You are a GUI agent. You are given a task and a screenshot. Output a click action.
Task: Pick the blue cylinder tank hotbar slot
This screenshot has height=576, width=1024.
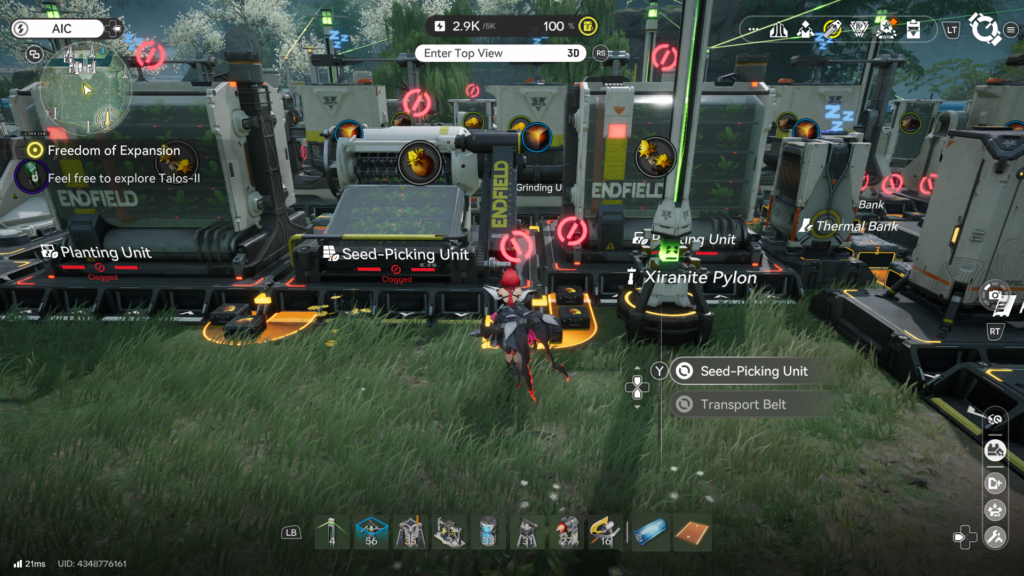[x=489, y=532]
